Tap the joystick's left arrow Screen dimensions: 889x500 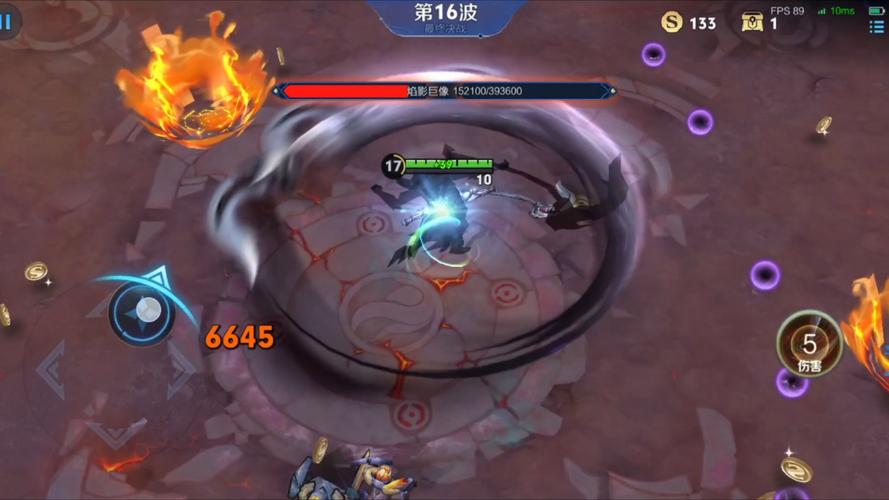coord(50,369)
